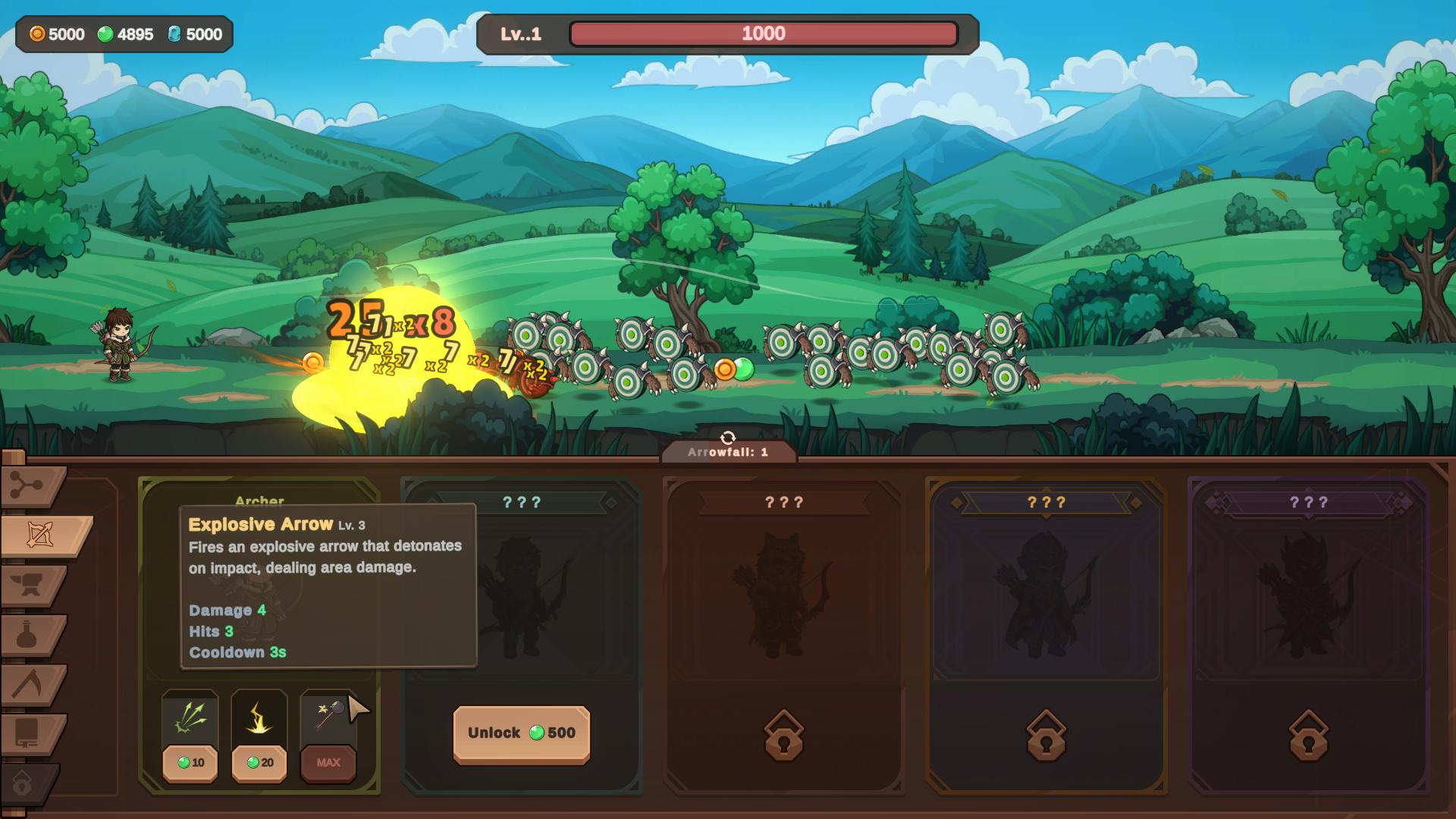This screenshot has width=1456, height=819.
Task: Upgrade lightning strike skill for 20 gems
Action: tap(259, 763)
